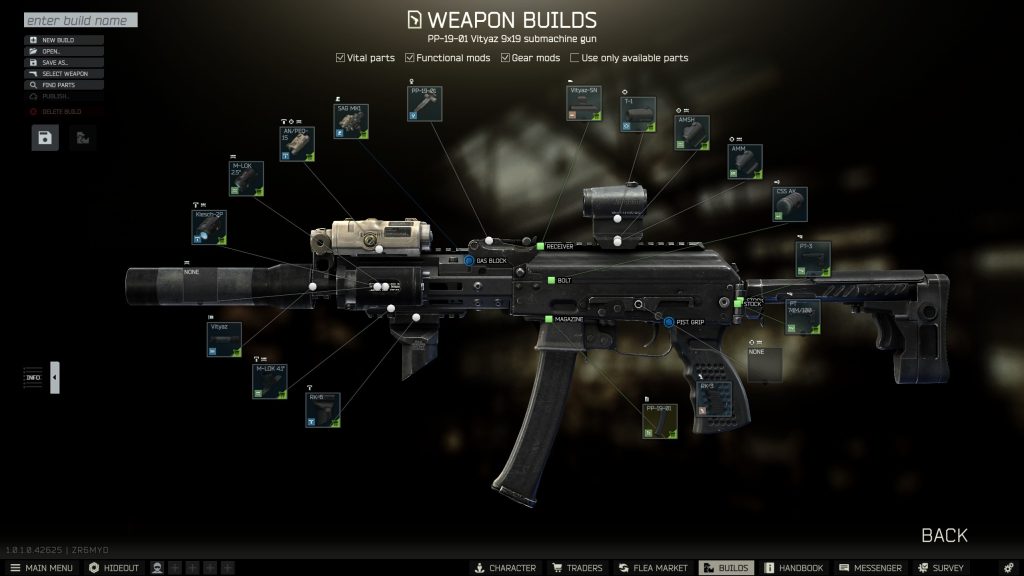Screen dimensions: 1024x576
Task: Switch to the Traders tab
Action: (x=577, y=568)
